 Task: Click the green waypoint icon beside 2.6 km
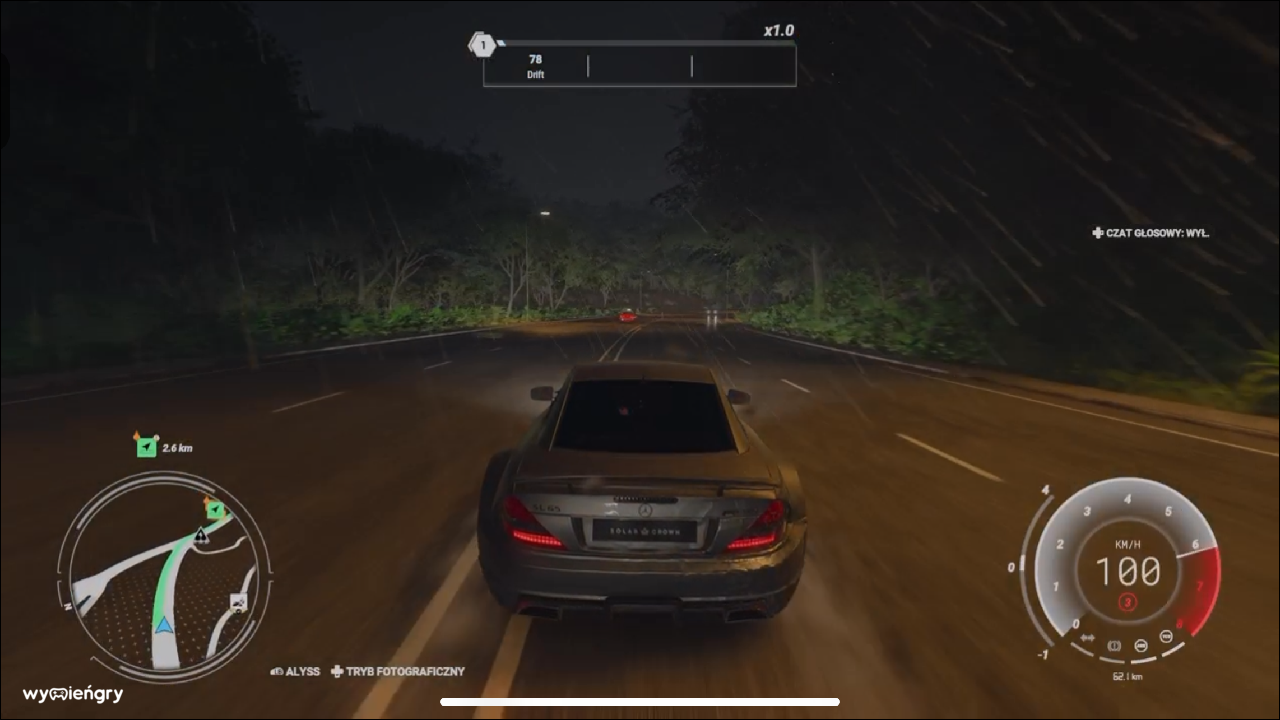[147, 446]
